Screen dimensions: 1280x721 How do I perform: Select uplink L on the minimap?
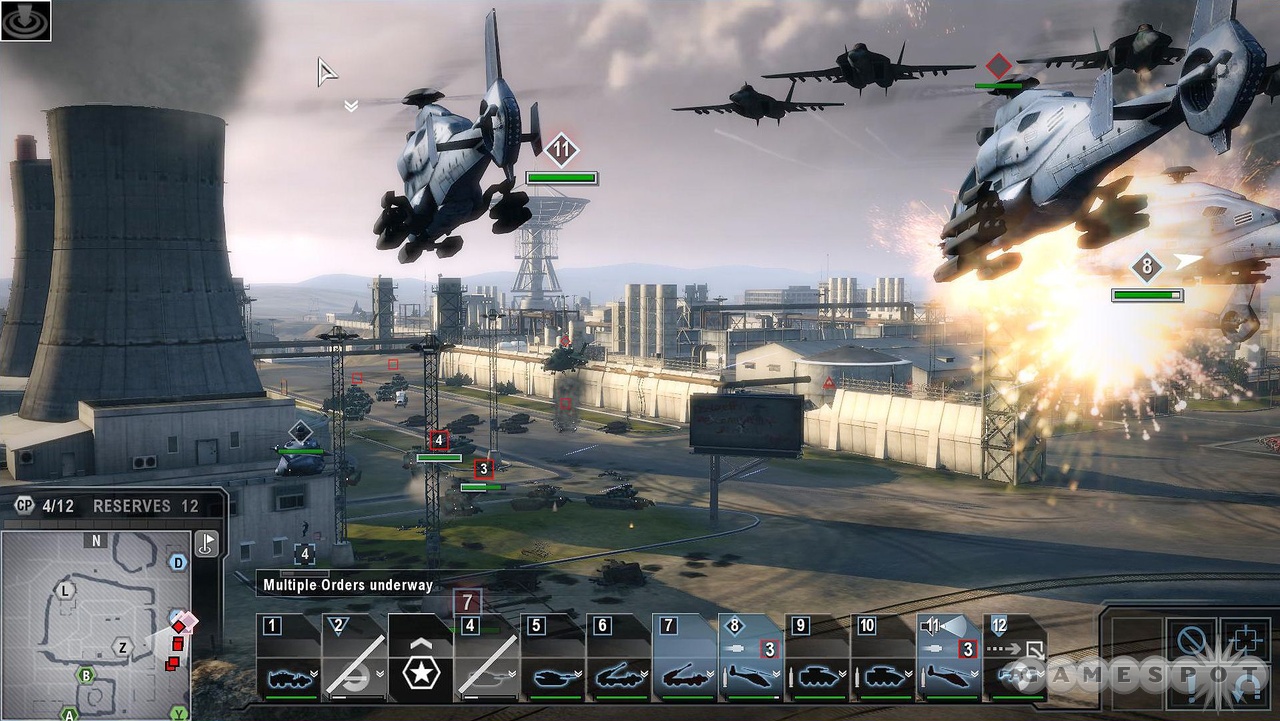pyautogui.click(x=66, y=590)
